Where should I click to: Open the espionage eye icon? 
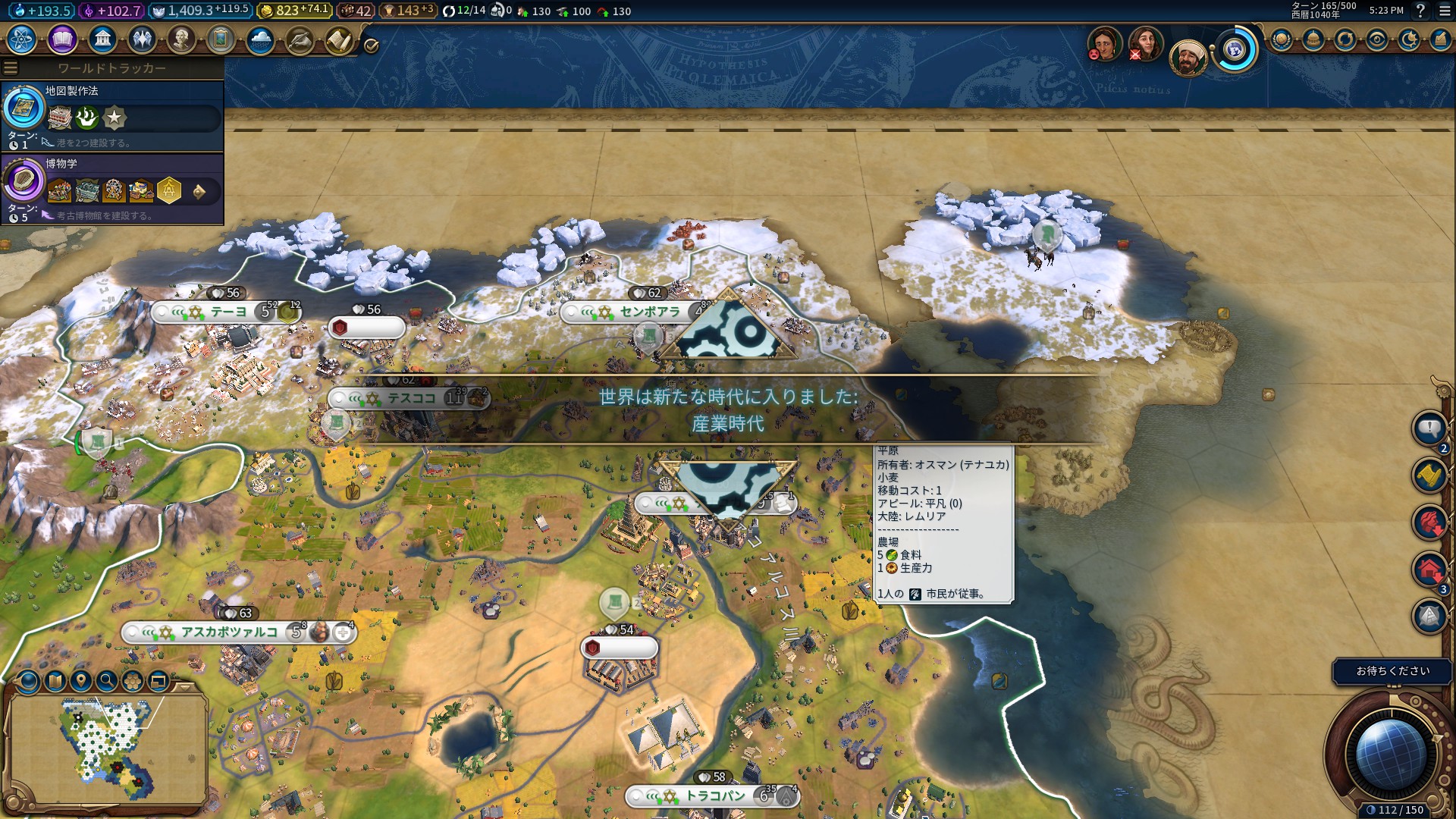[x=1377, y=39]
